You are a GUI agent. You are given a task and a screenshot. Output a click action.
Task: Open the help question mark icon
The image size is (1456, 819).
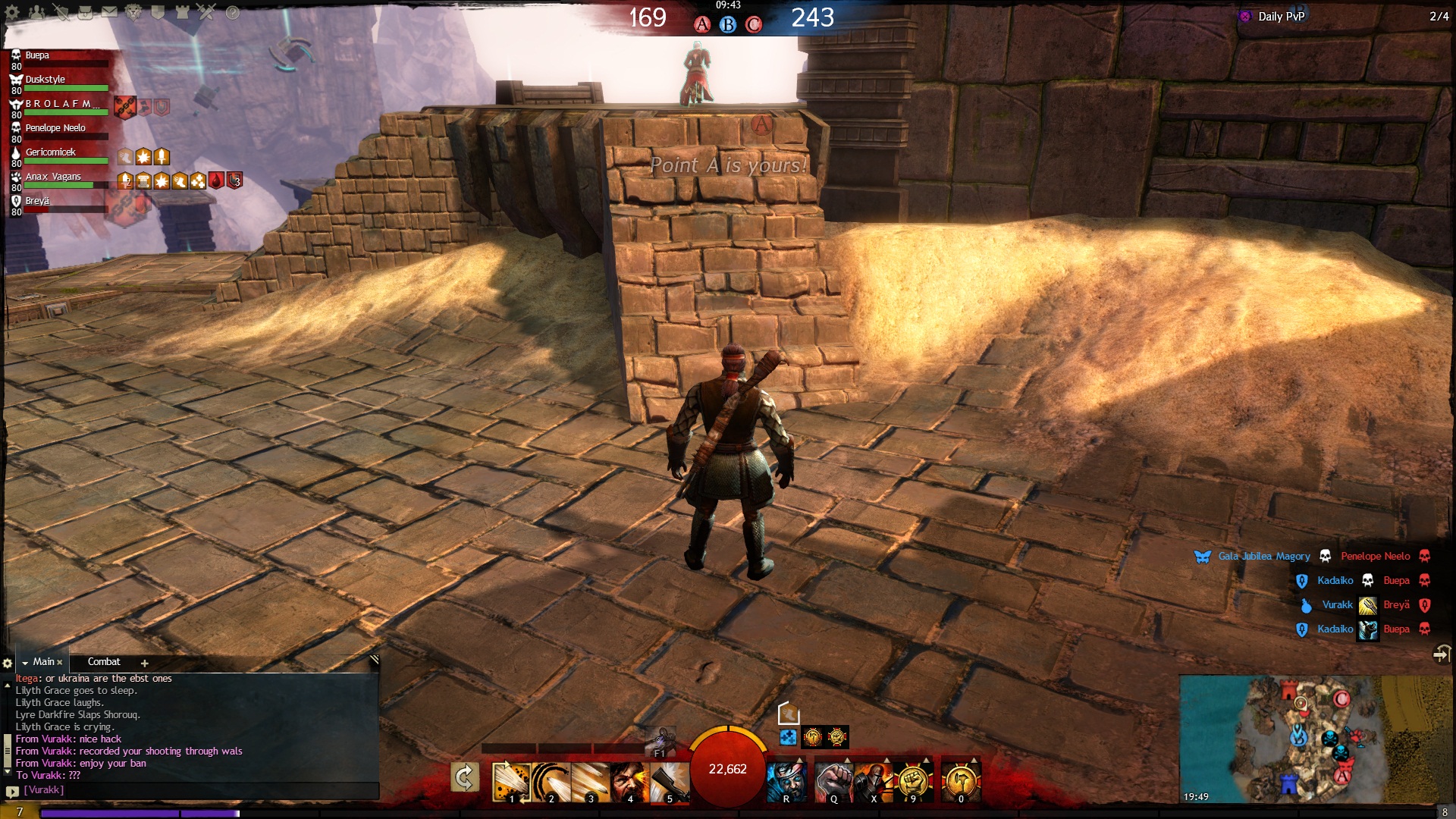click(x=233, y=12)
